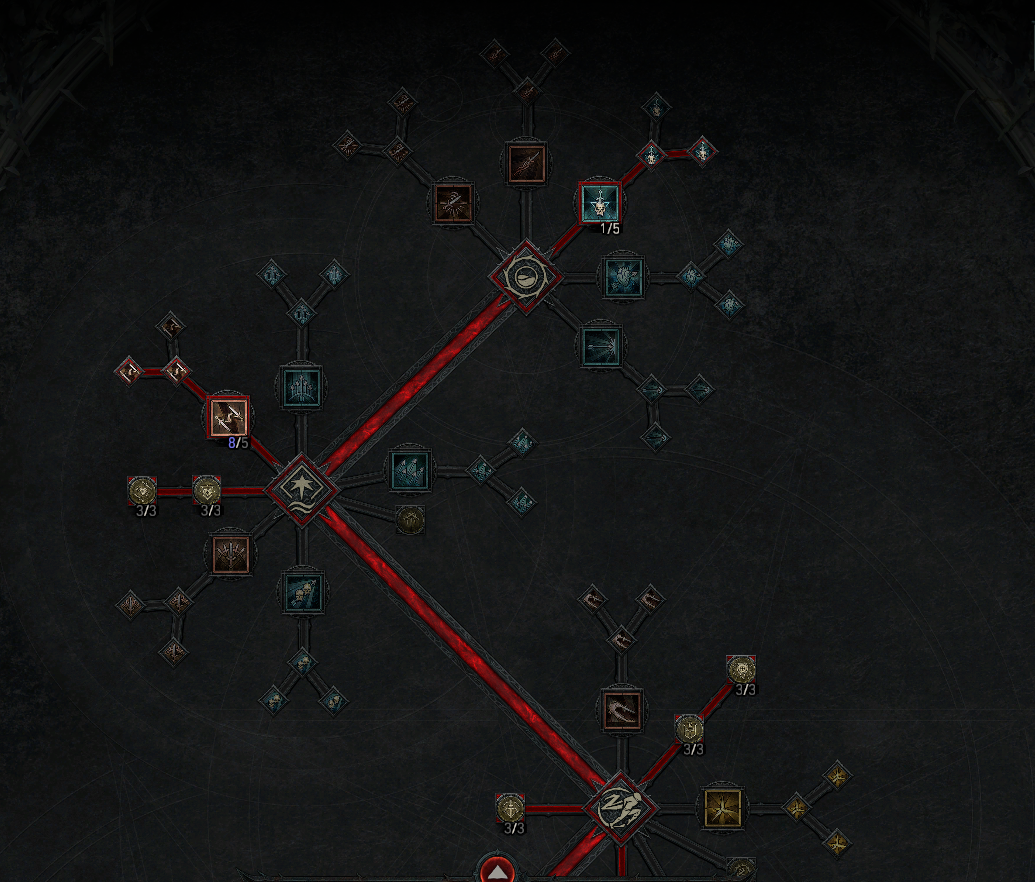This screenshot has width=1035, height=882.
Task: Select the twin daggers skill ranked 8/5
Action: (228, 416)
